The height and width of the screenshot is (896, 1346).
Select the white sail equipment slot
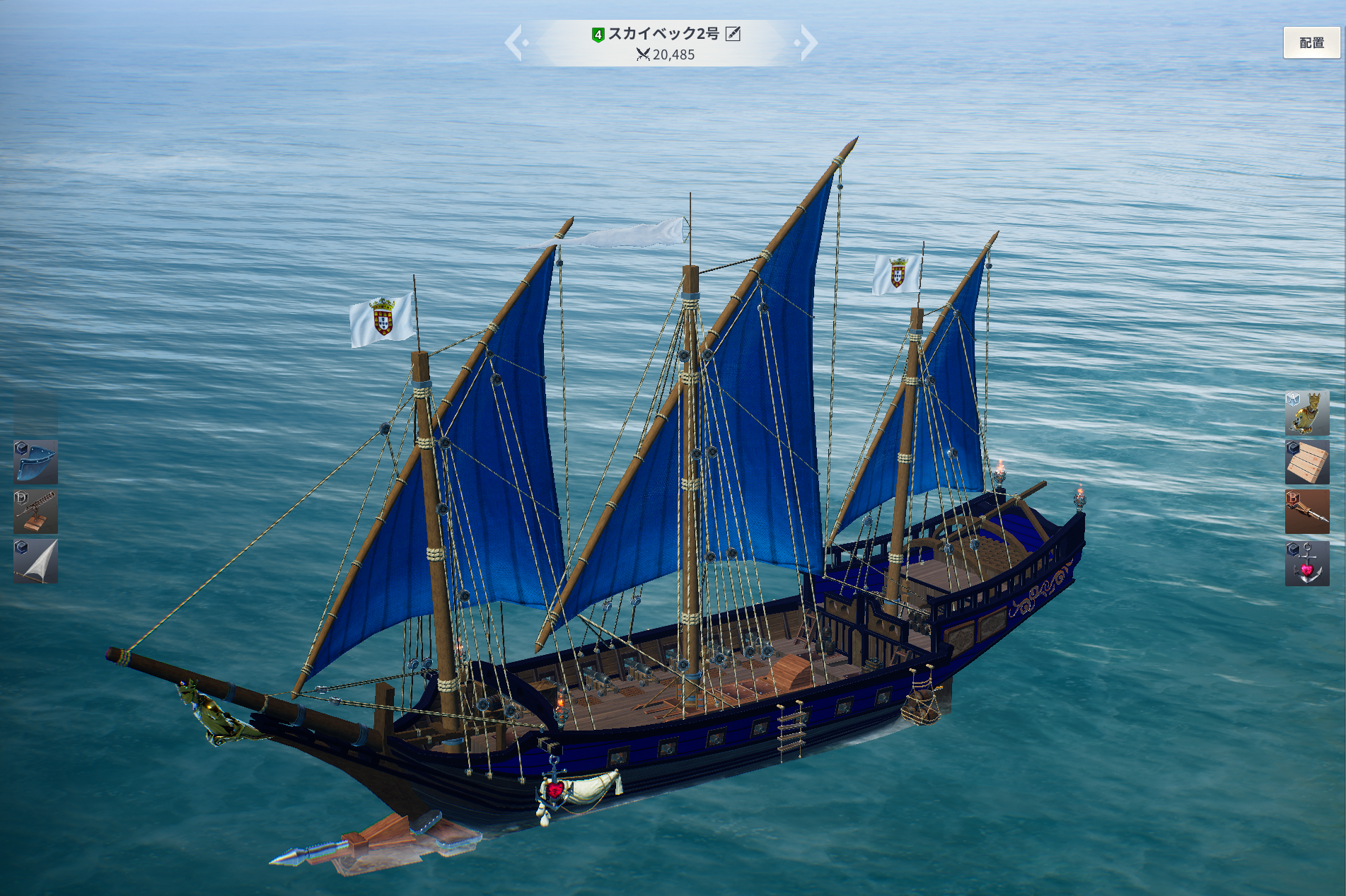(x=36, y=562)
